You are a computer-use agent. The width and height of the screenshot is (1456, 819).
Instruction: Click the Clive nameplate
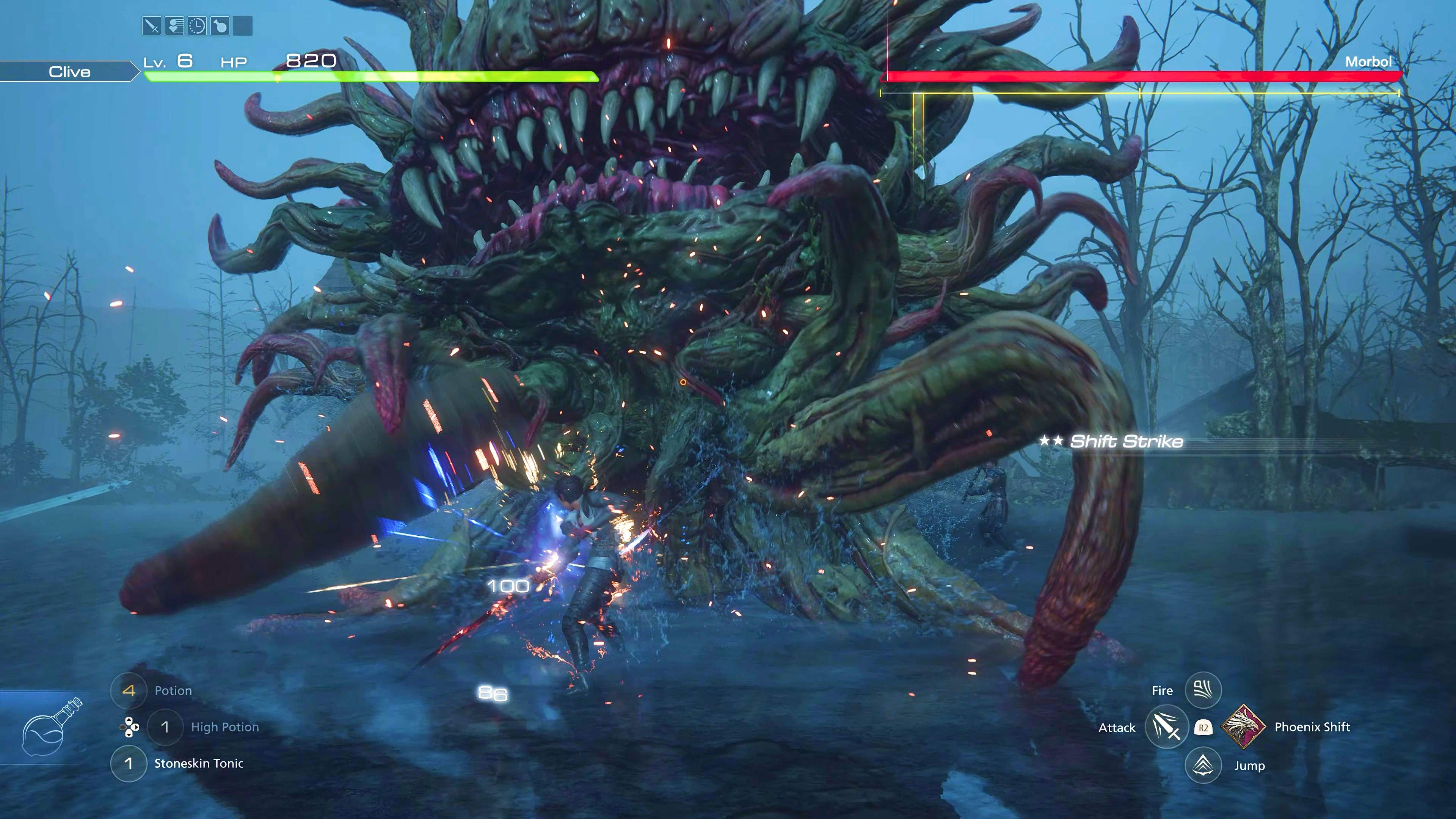[69, 71]
